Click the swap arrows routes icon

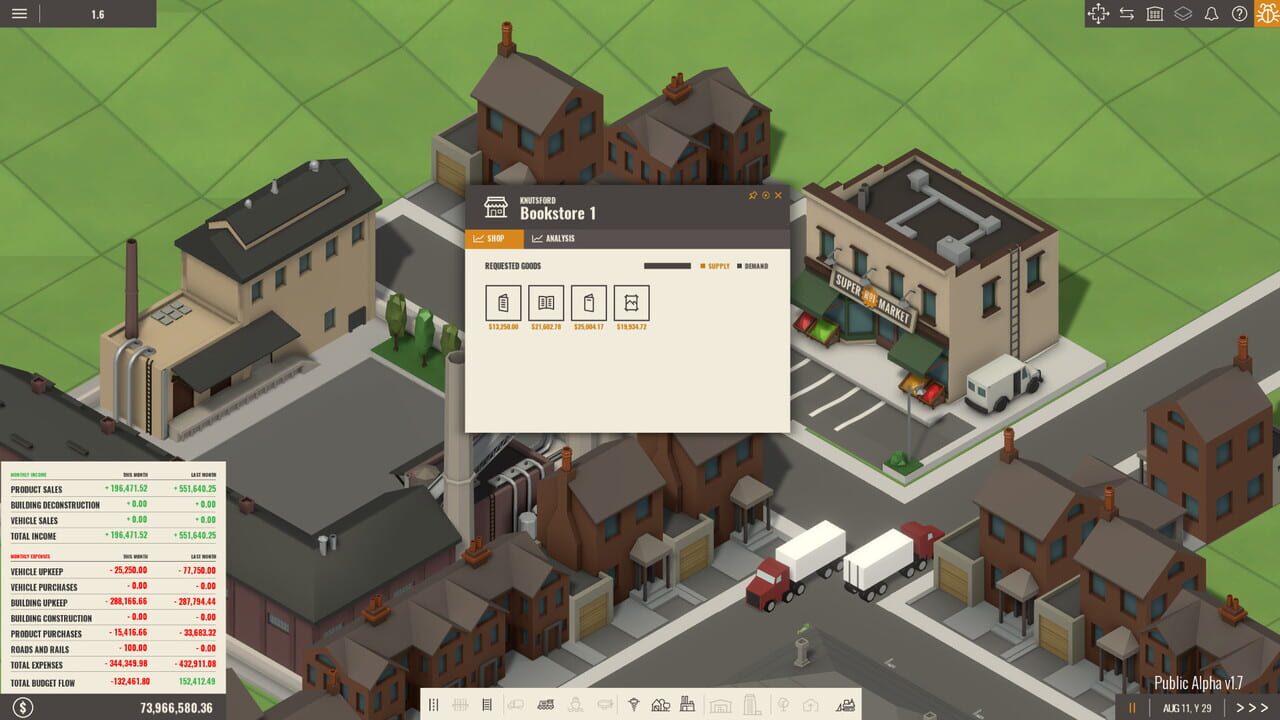[1127, 14]
